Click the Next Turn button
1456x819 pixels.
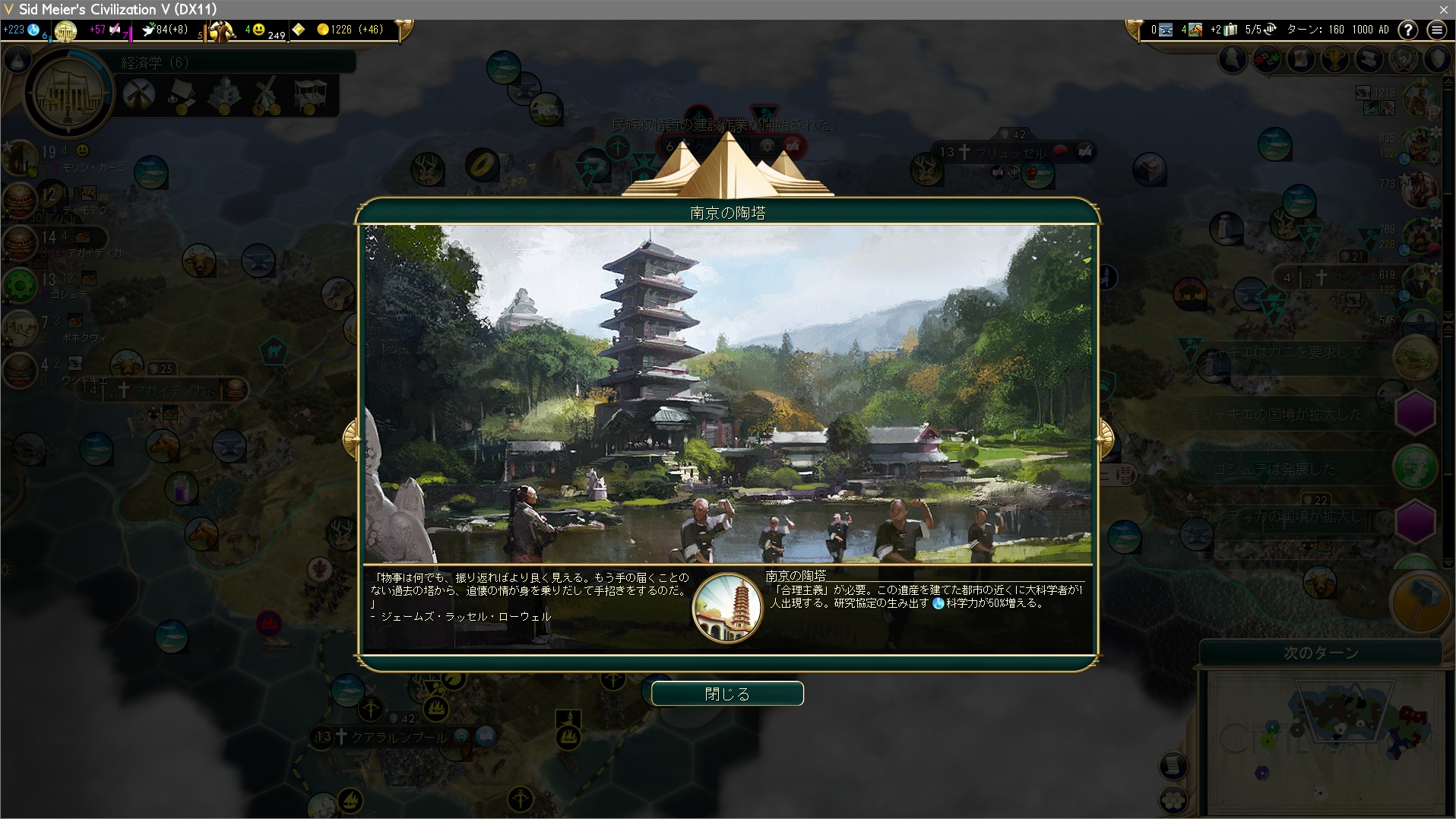pyautogui.click(x=1320, y=653)
